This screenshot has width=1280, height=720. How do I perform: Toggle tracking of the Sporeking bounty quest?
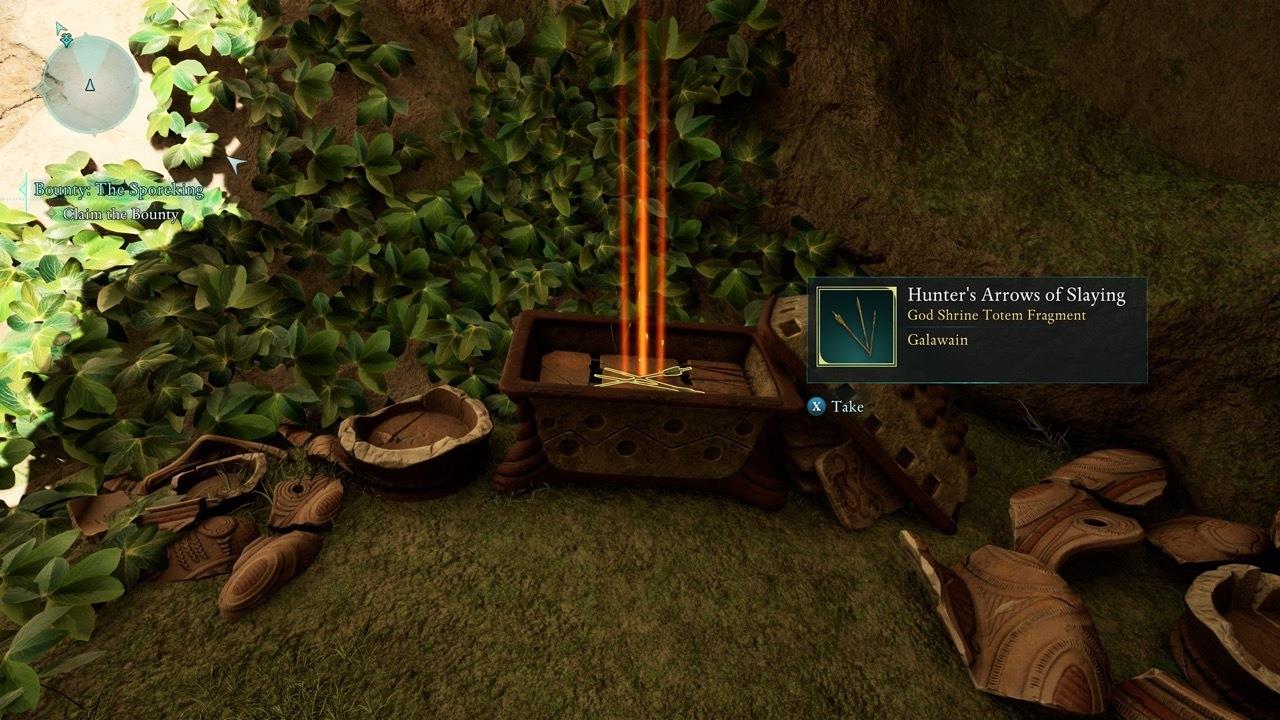point(118,189)
